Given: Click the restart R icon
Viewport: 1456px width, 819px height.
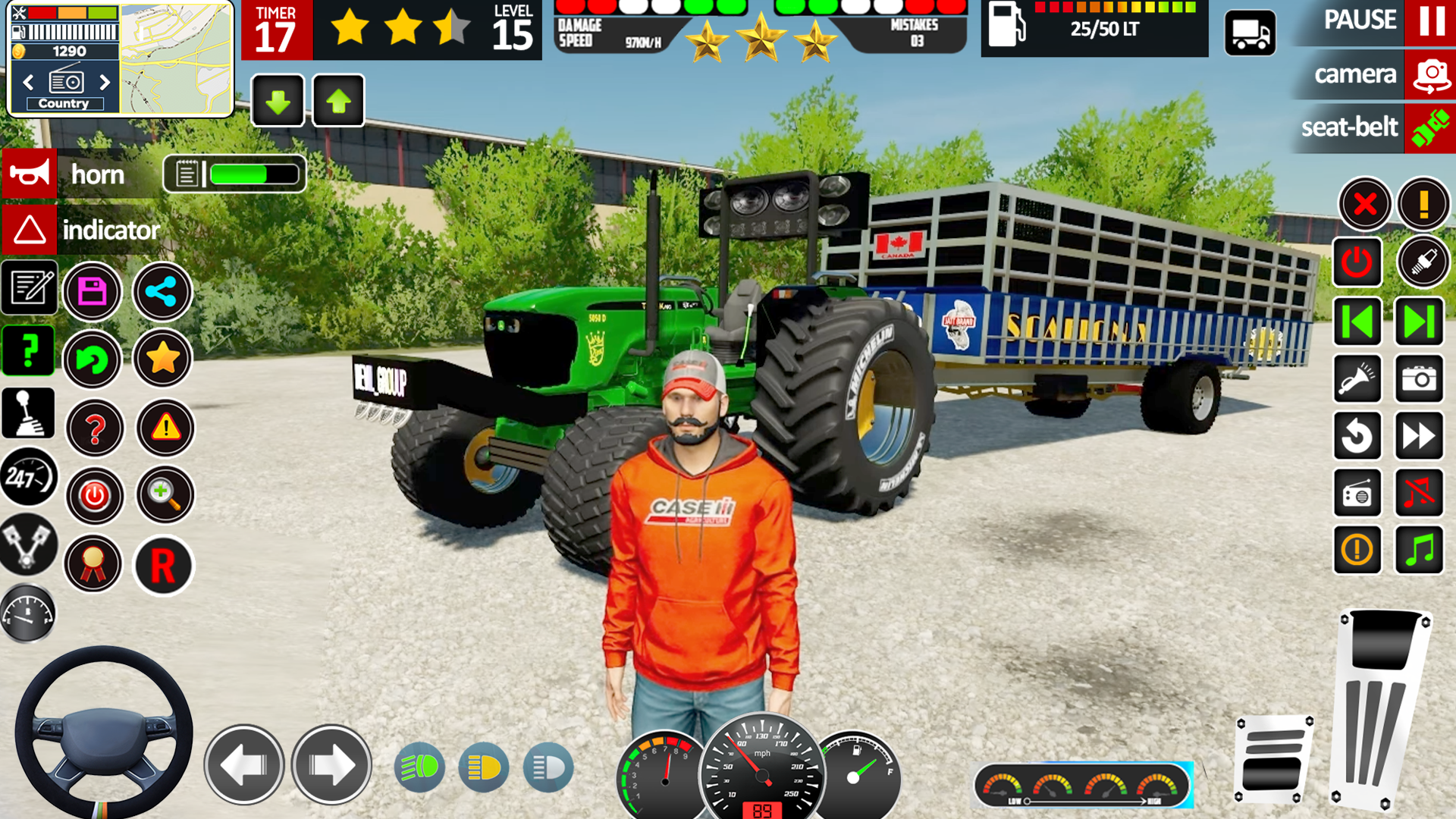Looking at the screenshot, I should click(x=162, y=566).
